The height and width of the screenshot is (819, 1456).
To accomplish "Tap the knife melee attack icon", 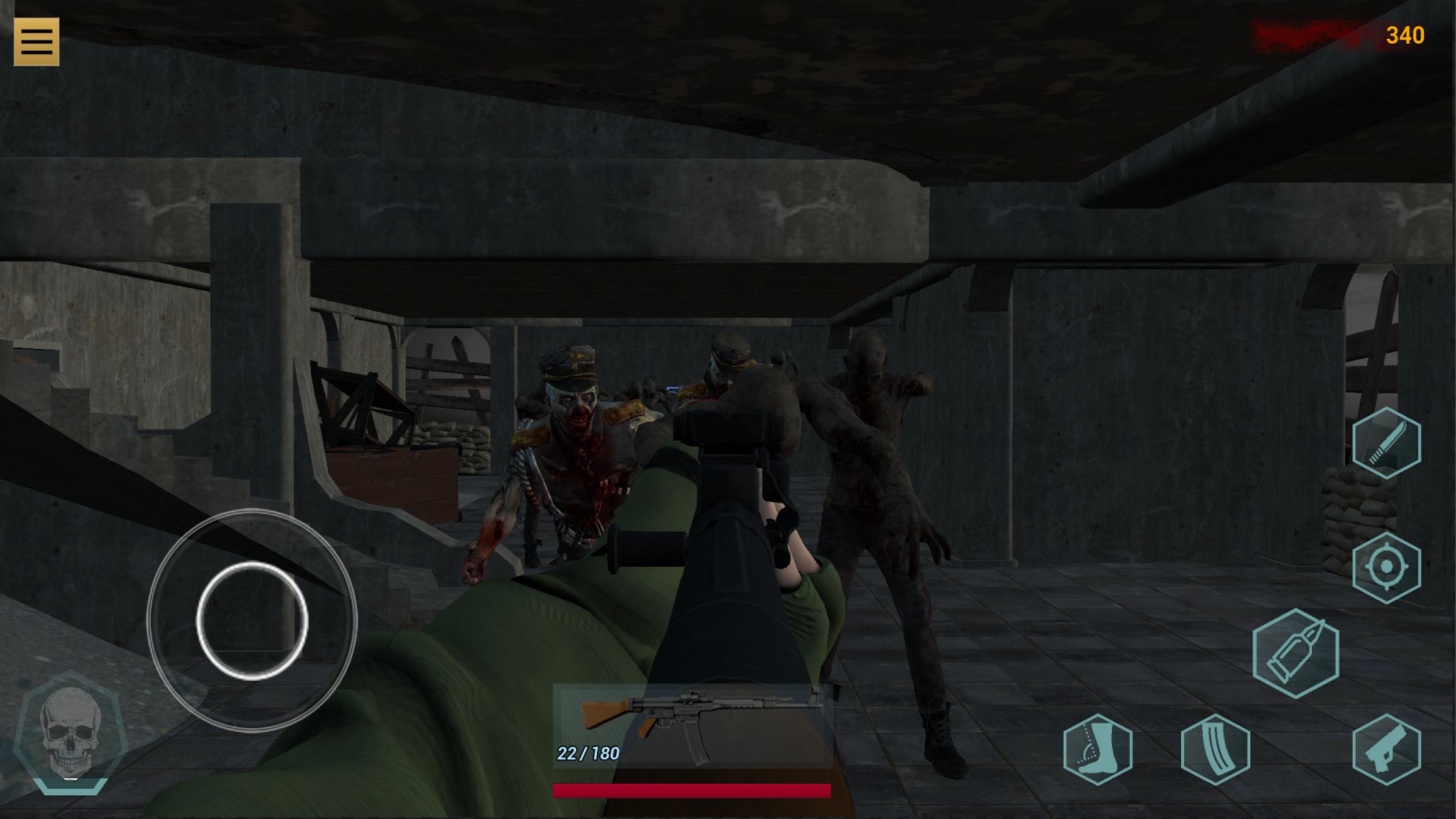I will (1386, 442).
